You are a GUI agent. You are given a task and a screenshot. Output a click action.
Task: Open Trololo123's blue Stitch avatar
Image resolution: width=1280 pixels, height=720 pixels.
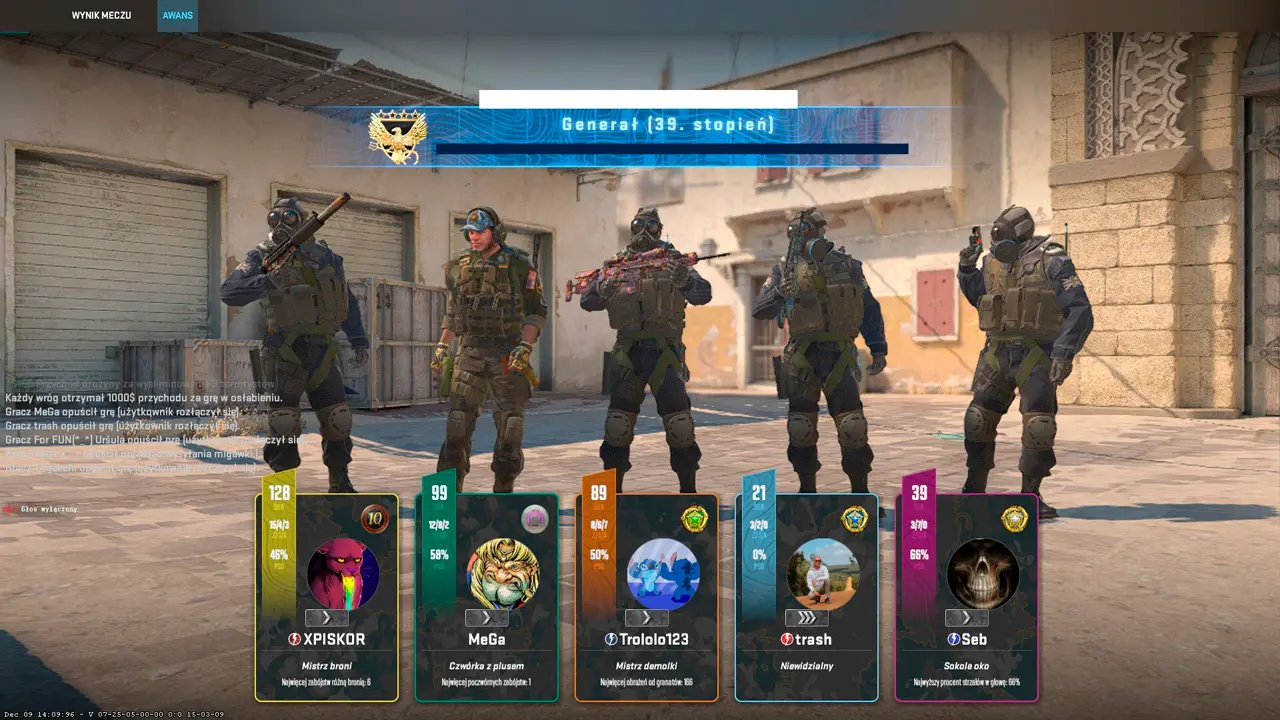[x=663, y=574]
